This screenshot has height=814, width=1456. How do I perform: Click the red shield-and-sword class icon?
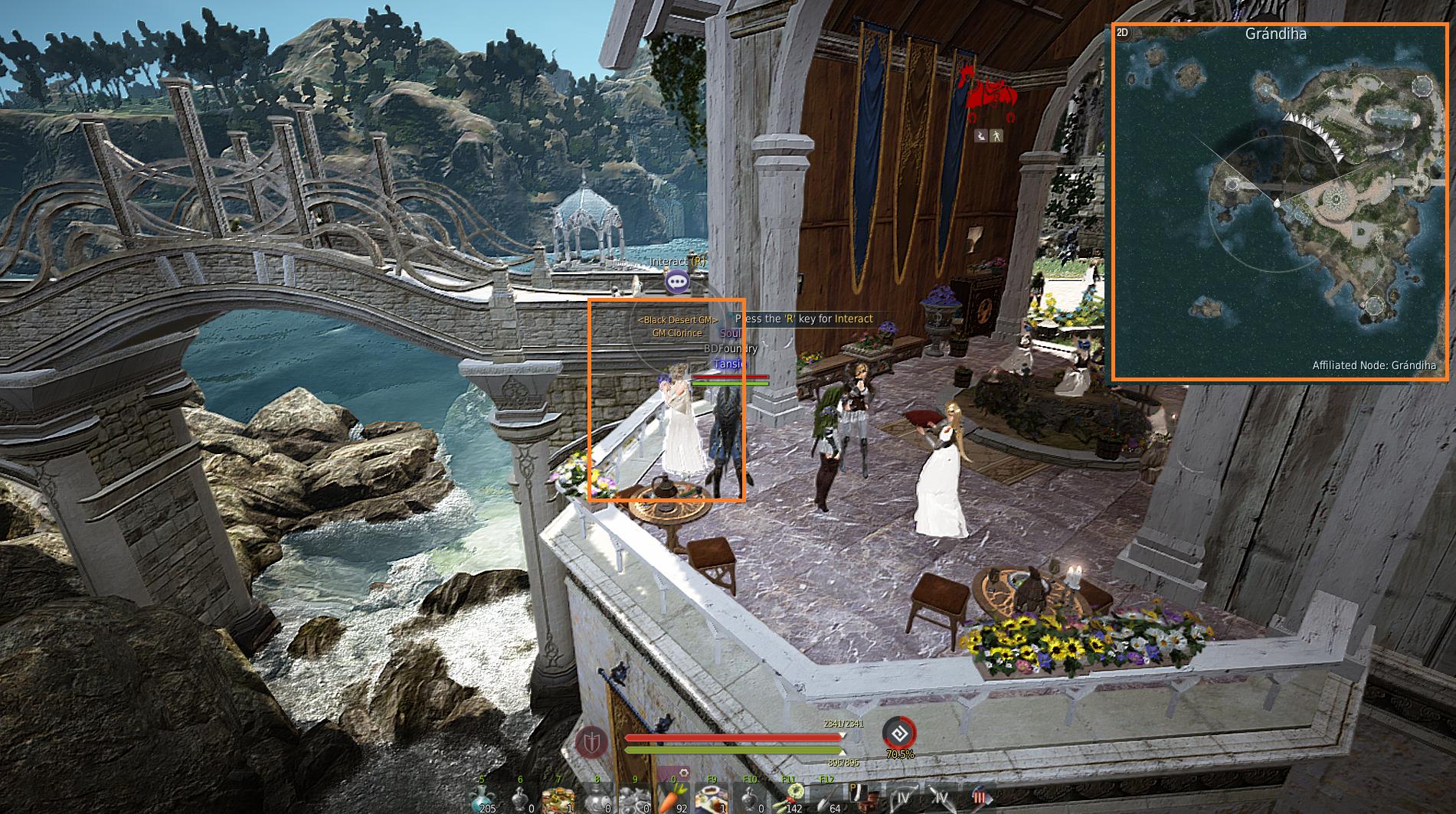pyautogui.click(x=591, y=742)
